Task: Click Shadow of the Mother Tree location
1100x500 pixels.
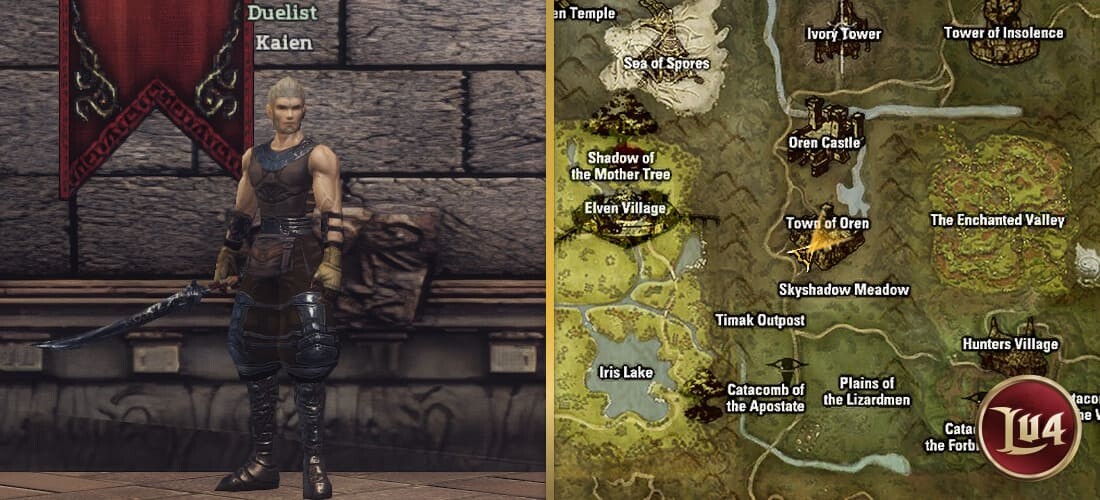Action: [x=620, y=166]
